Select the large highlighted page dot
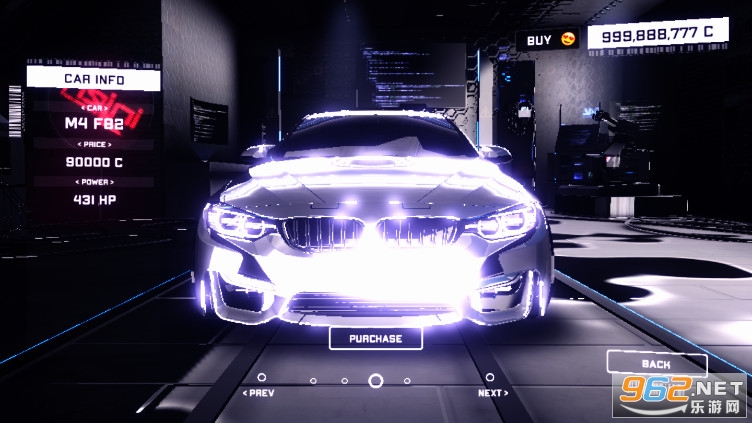 coord(376,380)
